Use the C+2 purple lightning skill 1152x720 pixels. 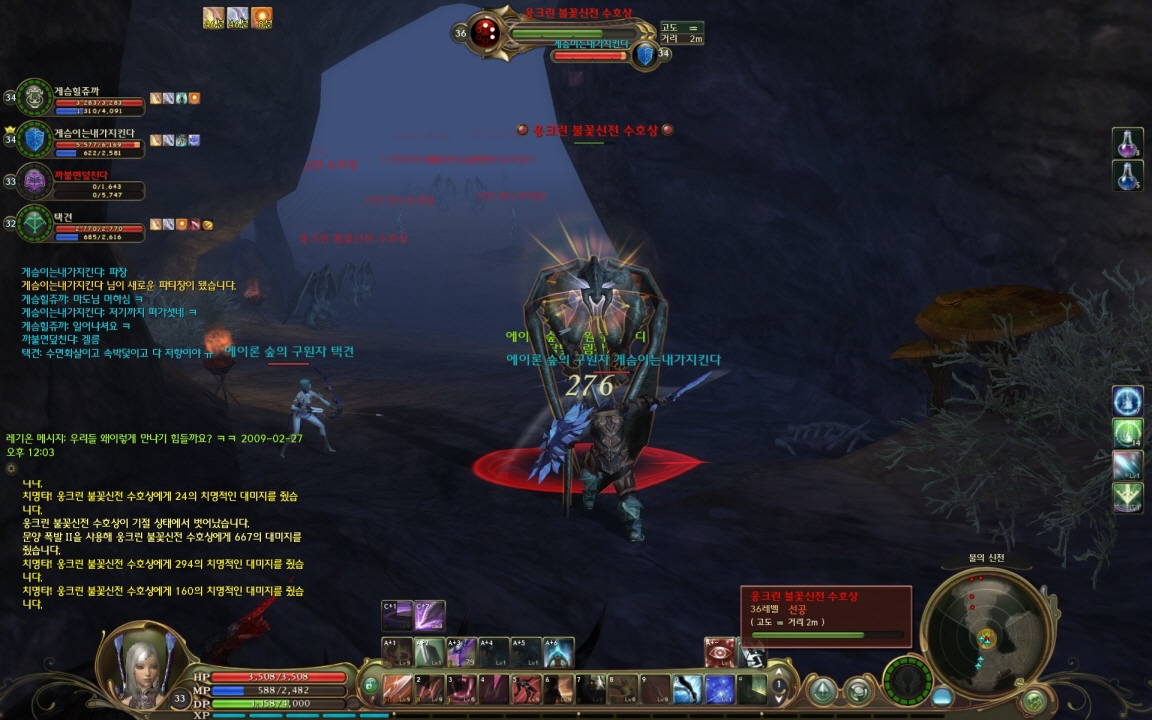(x=430, y=615)
